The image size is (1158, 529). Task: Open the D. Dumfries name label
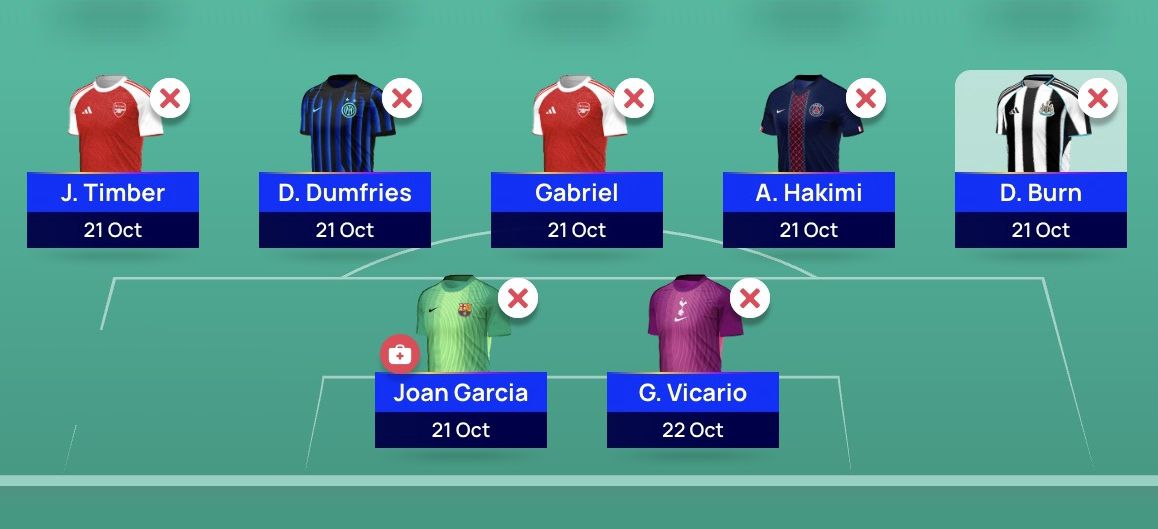pos(345,193)
